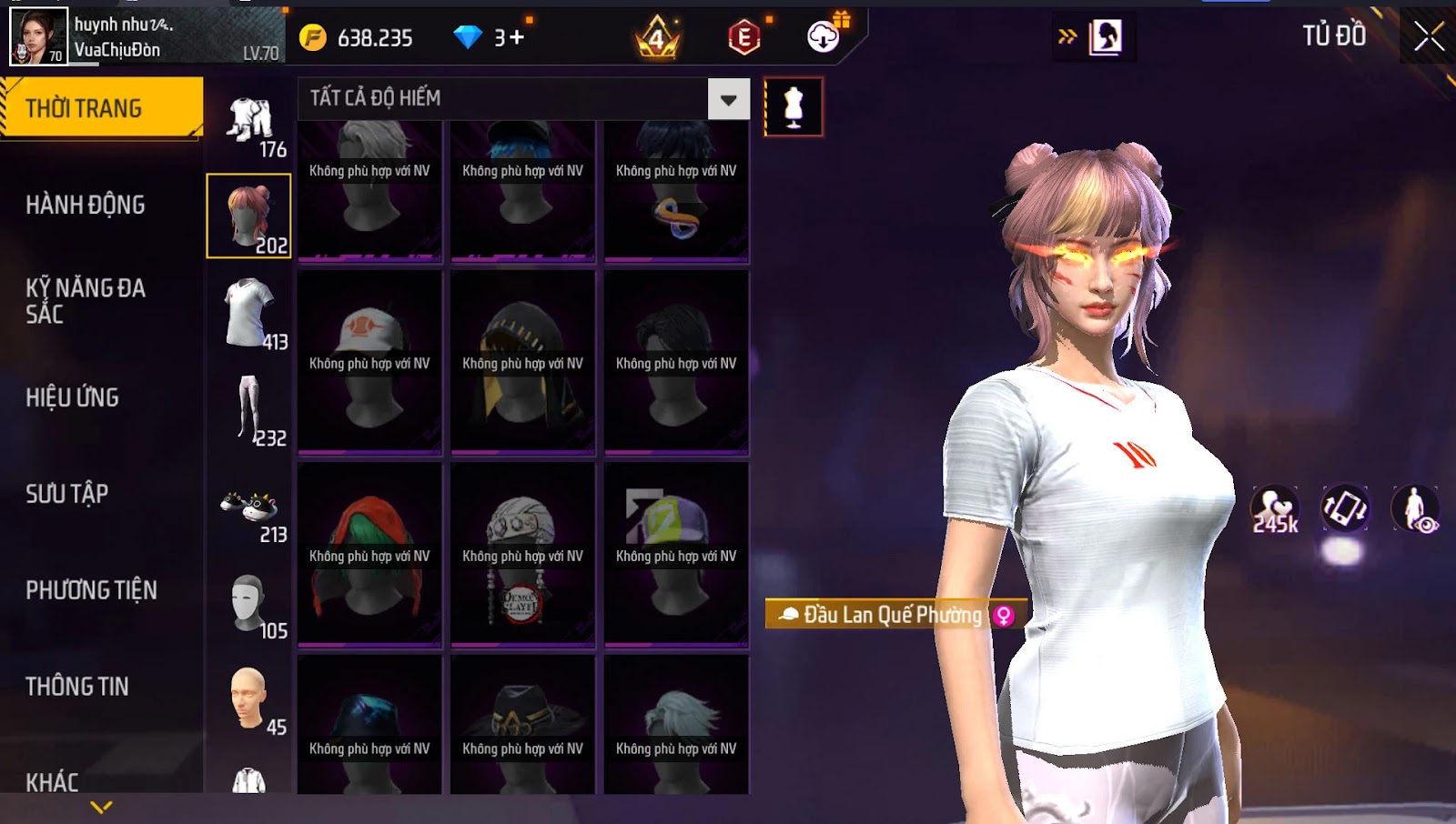The width and height of the screenshot is (1456, 824).
Task: Select the face mask category showing 105
Action: (x=249, y=603)
